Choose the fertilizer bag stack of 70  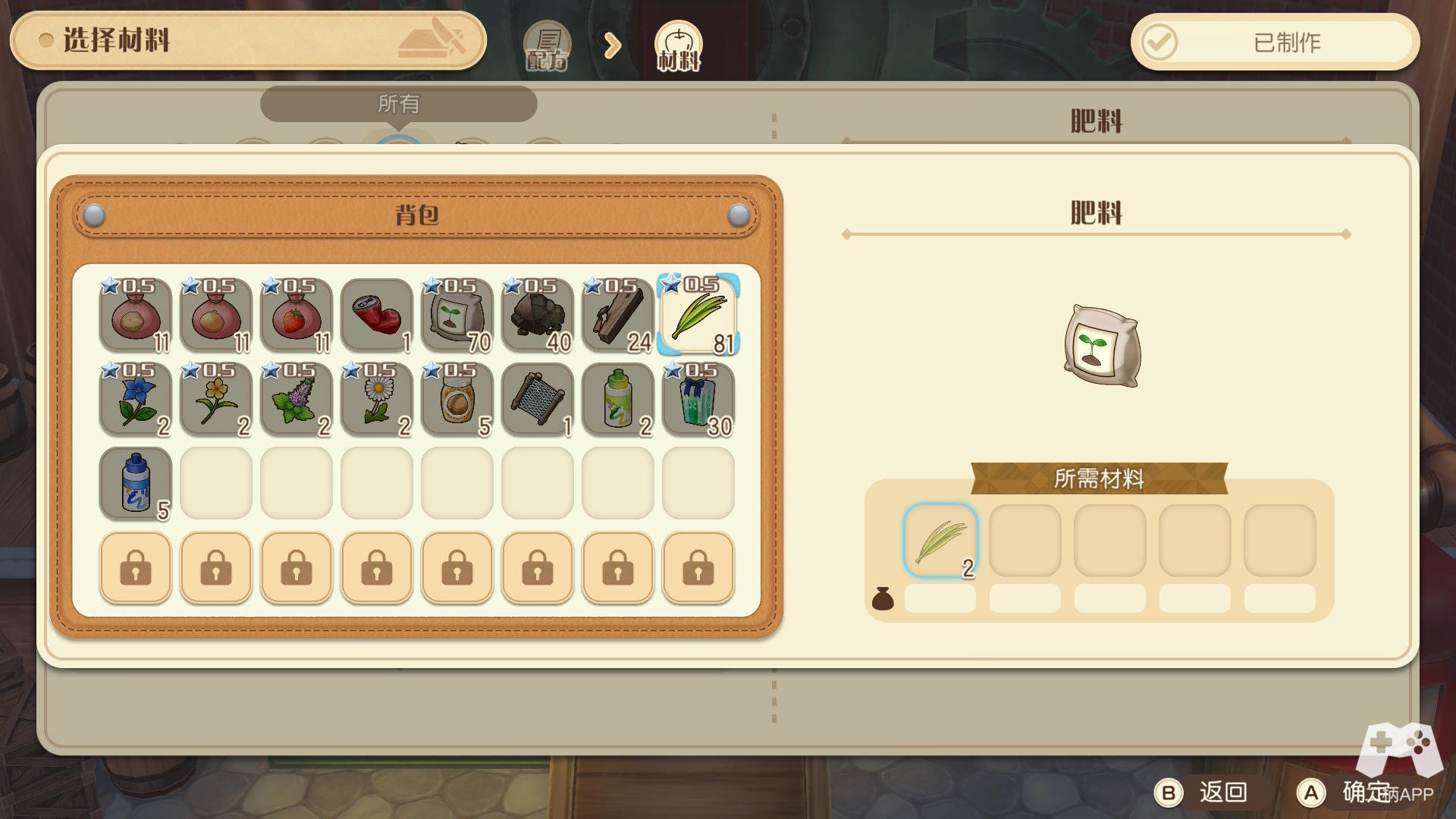pos(457,315)
